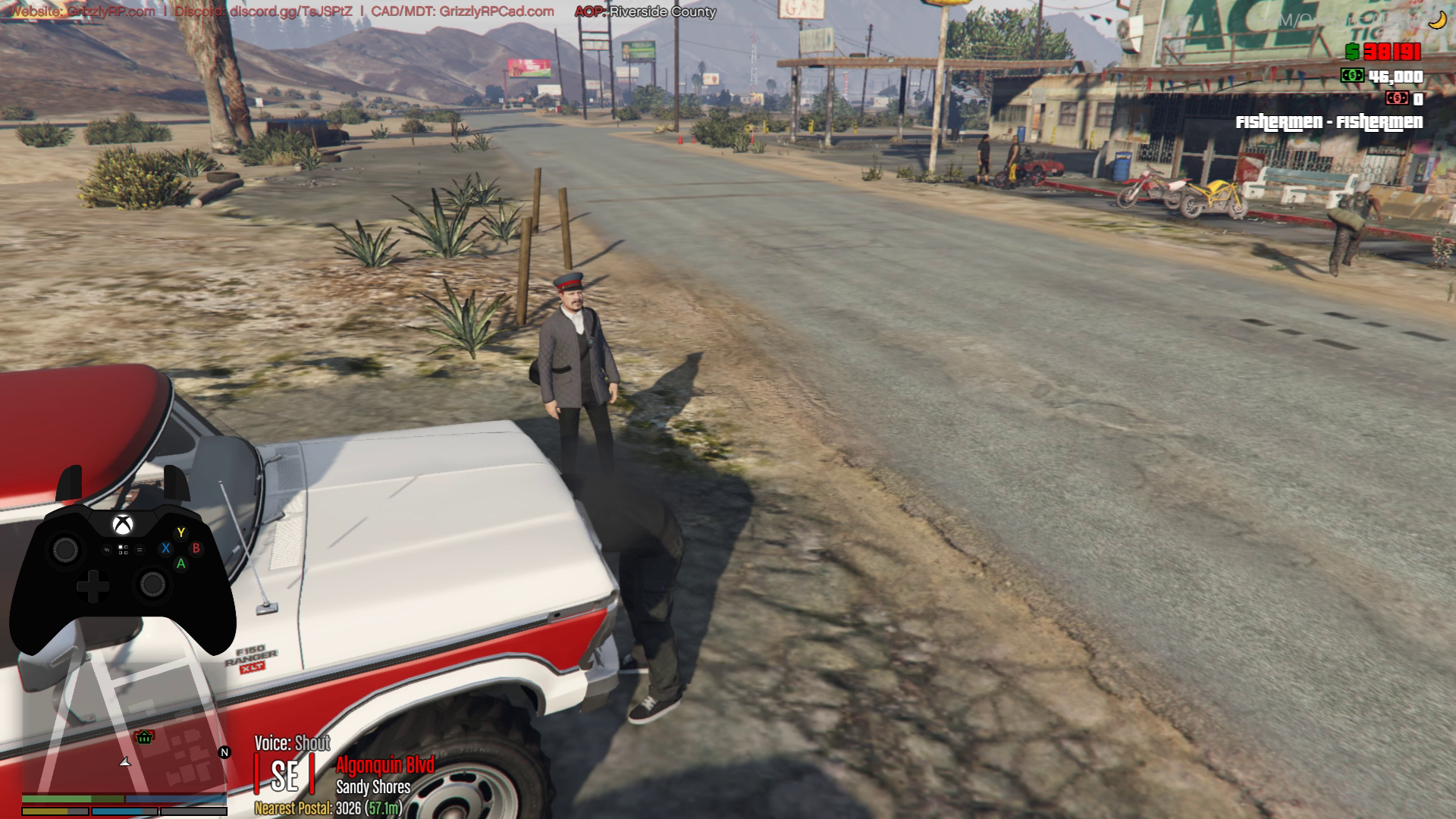
Task: Select the store basket marker on the minimap
Action: 144,736
